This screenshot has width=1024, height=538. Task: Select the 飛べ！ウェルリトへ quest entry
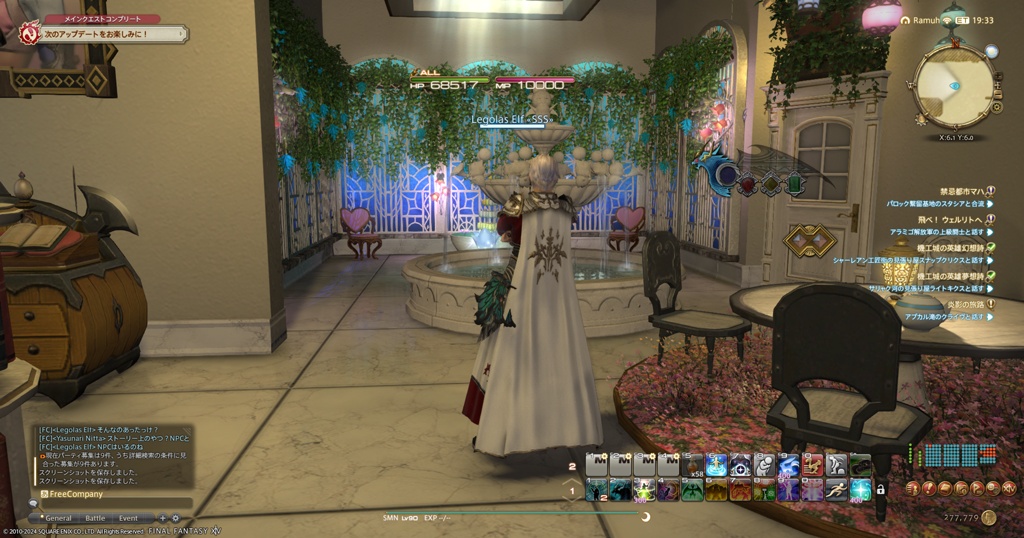(954, 218)
